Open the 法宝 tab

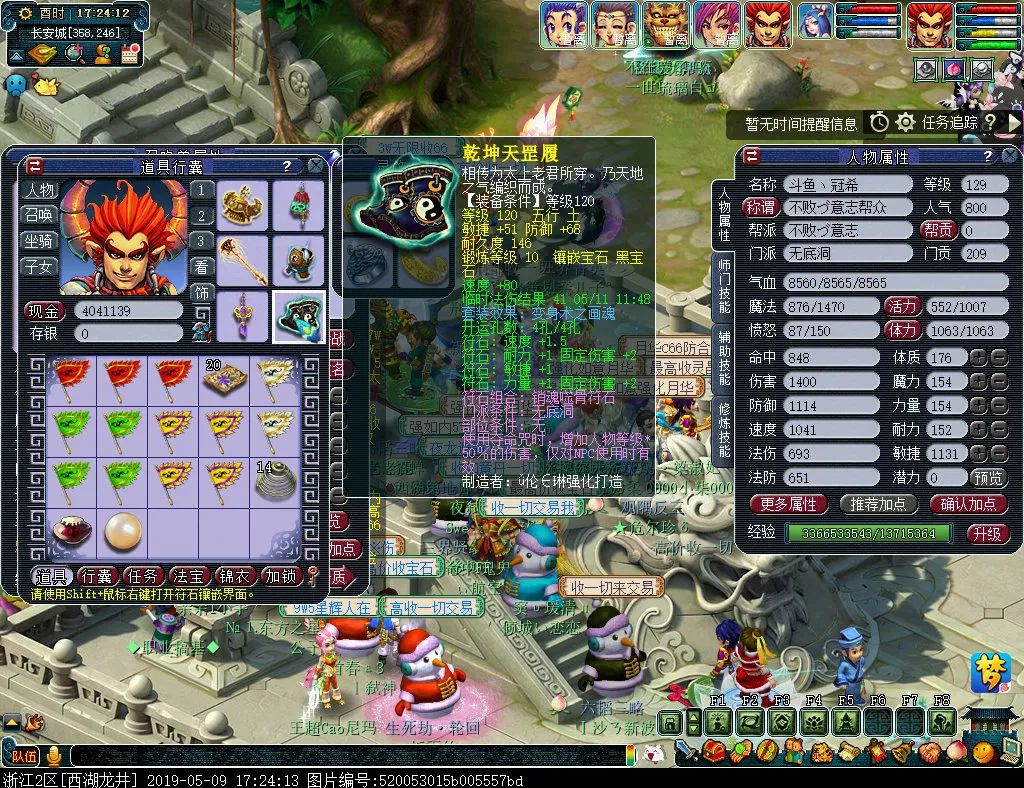click(189, 575)
